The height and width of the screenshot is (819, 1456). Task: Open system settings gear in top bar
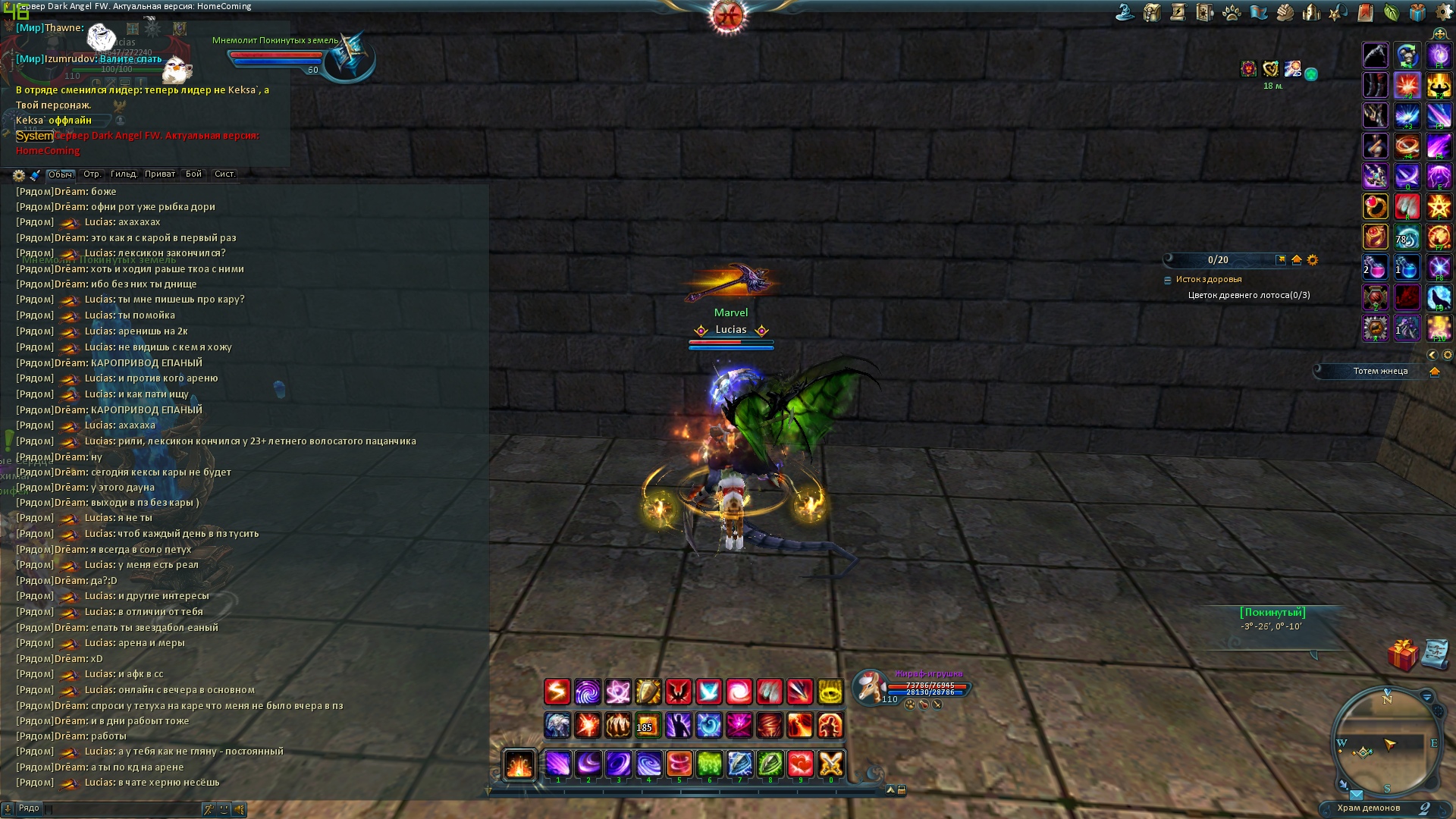1444,13
